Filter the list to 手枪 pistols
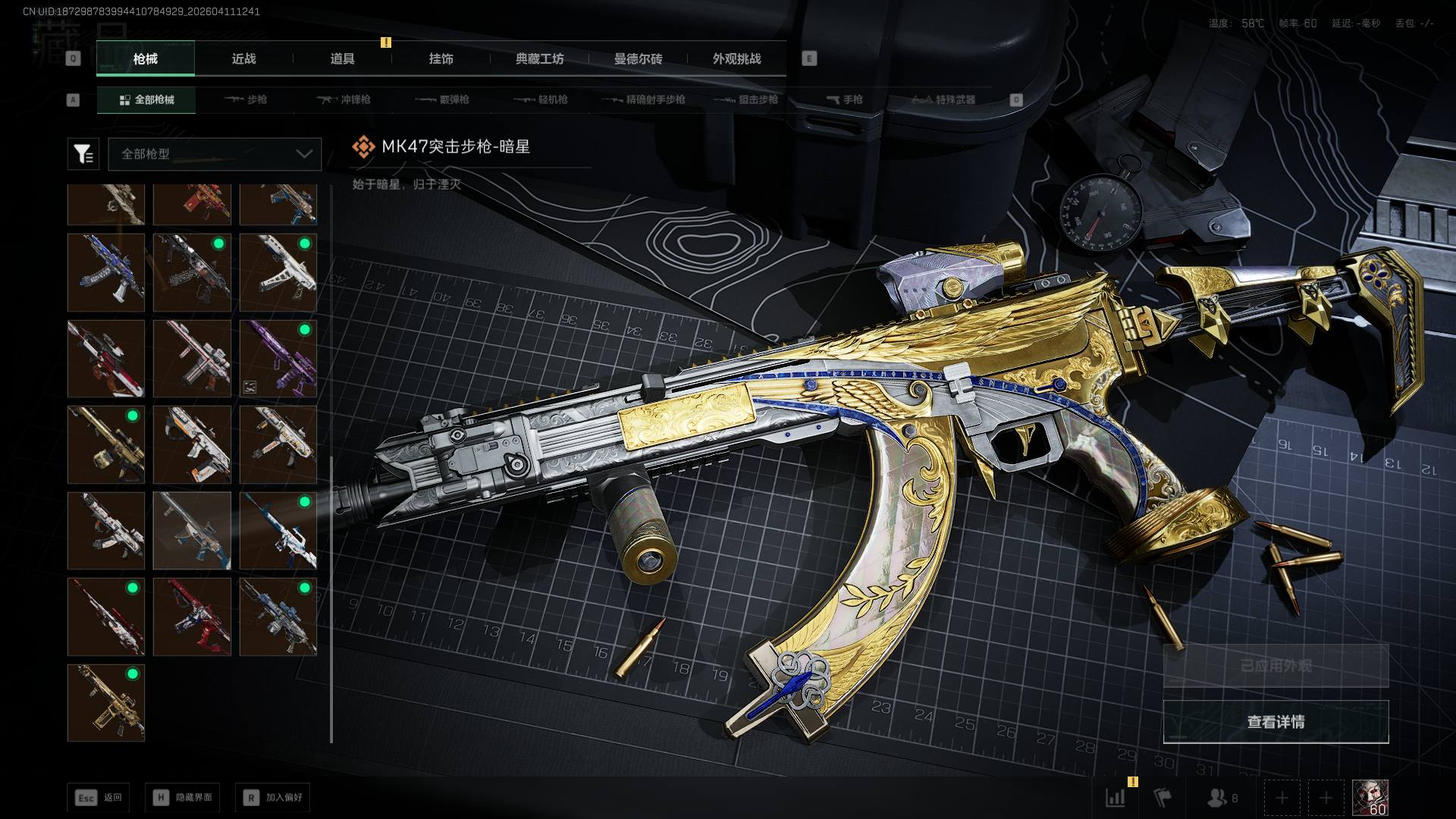Screen dimensions: 1456x819 (x=844, y=99)
